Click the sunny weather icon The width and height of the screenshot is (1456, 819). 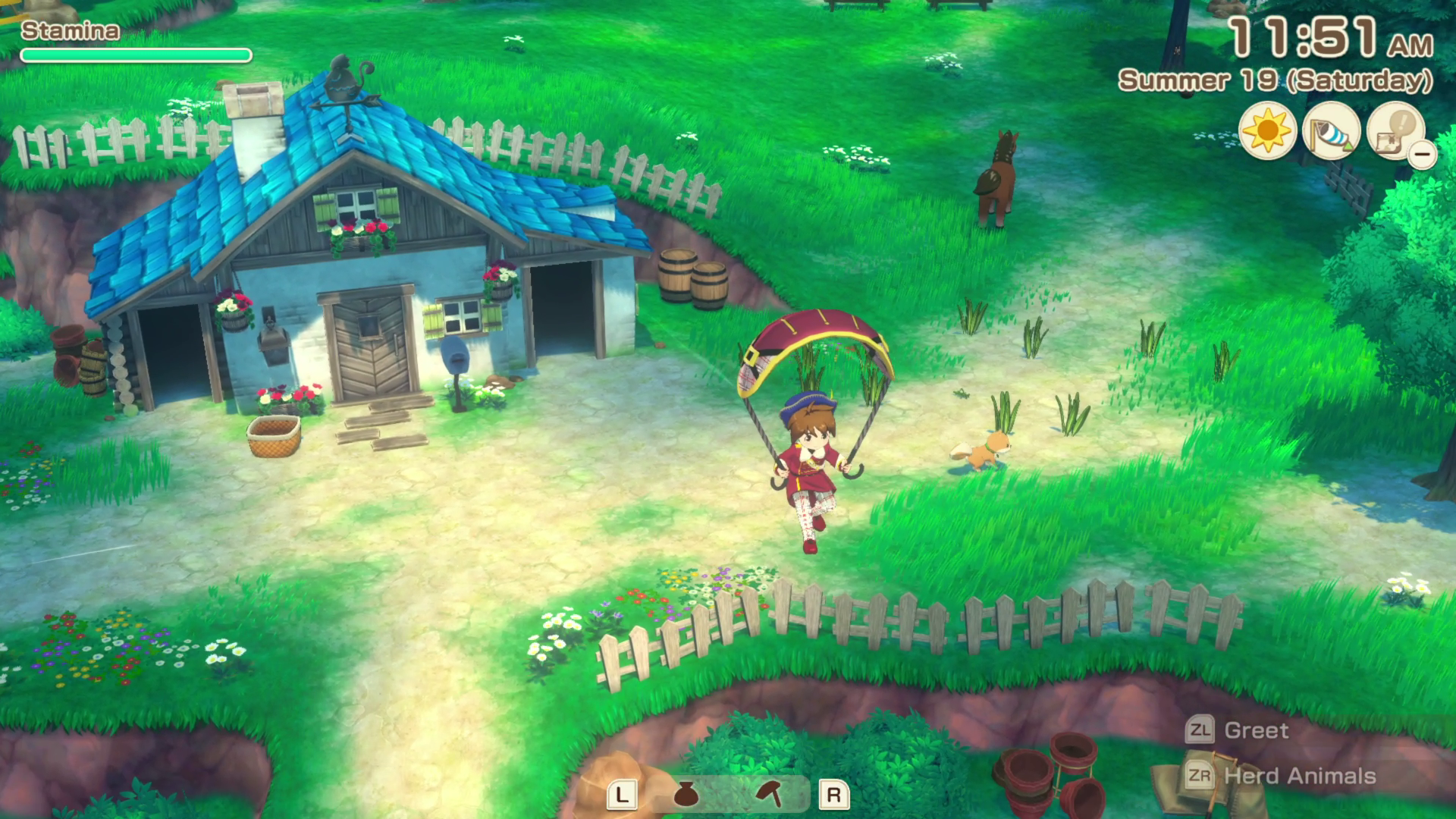[x=1267, y=132]
